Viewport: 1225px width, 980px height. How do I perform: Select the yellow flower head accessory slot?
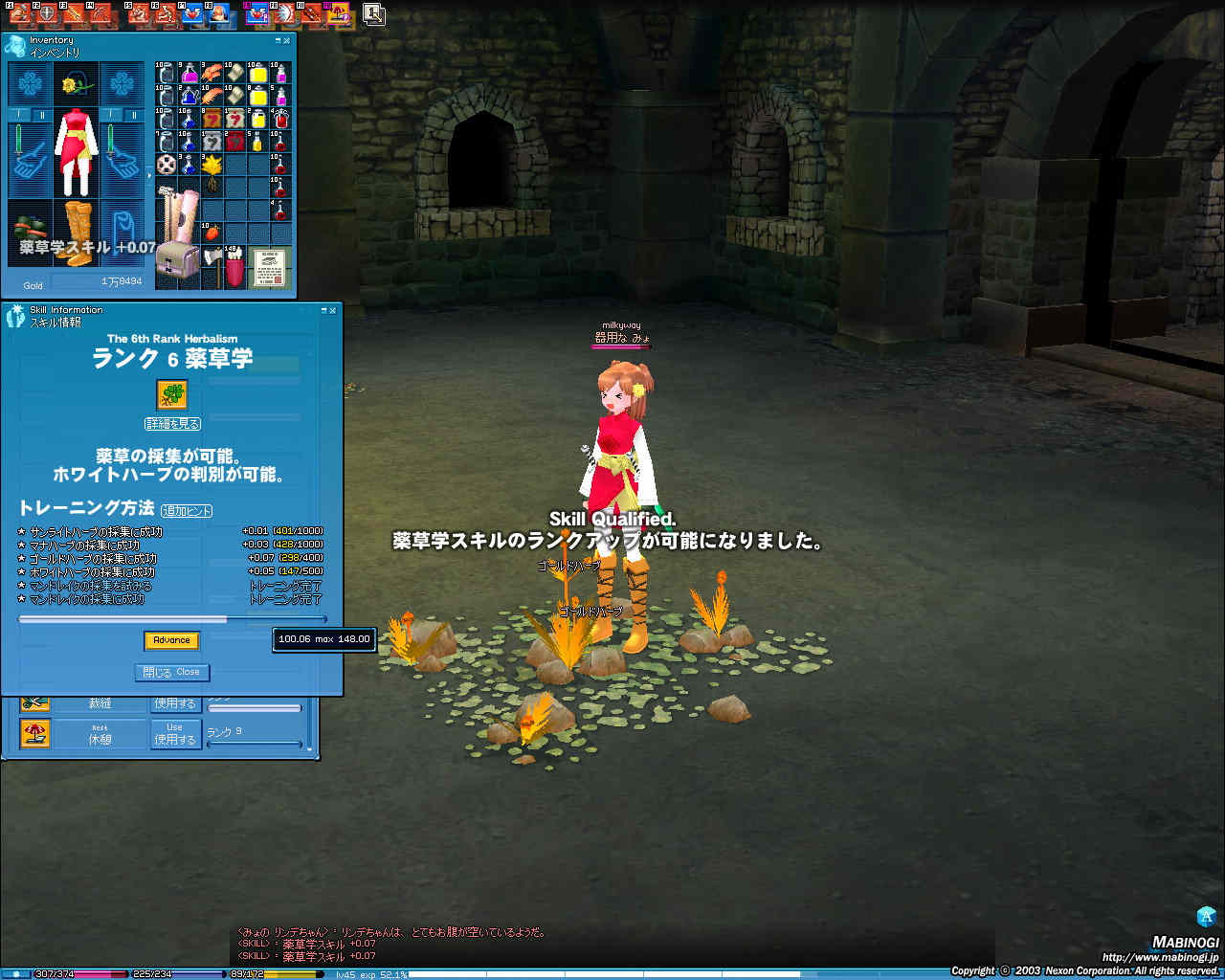pyautogui.click(x=76, y=84)
